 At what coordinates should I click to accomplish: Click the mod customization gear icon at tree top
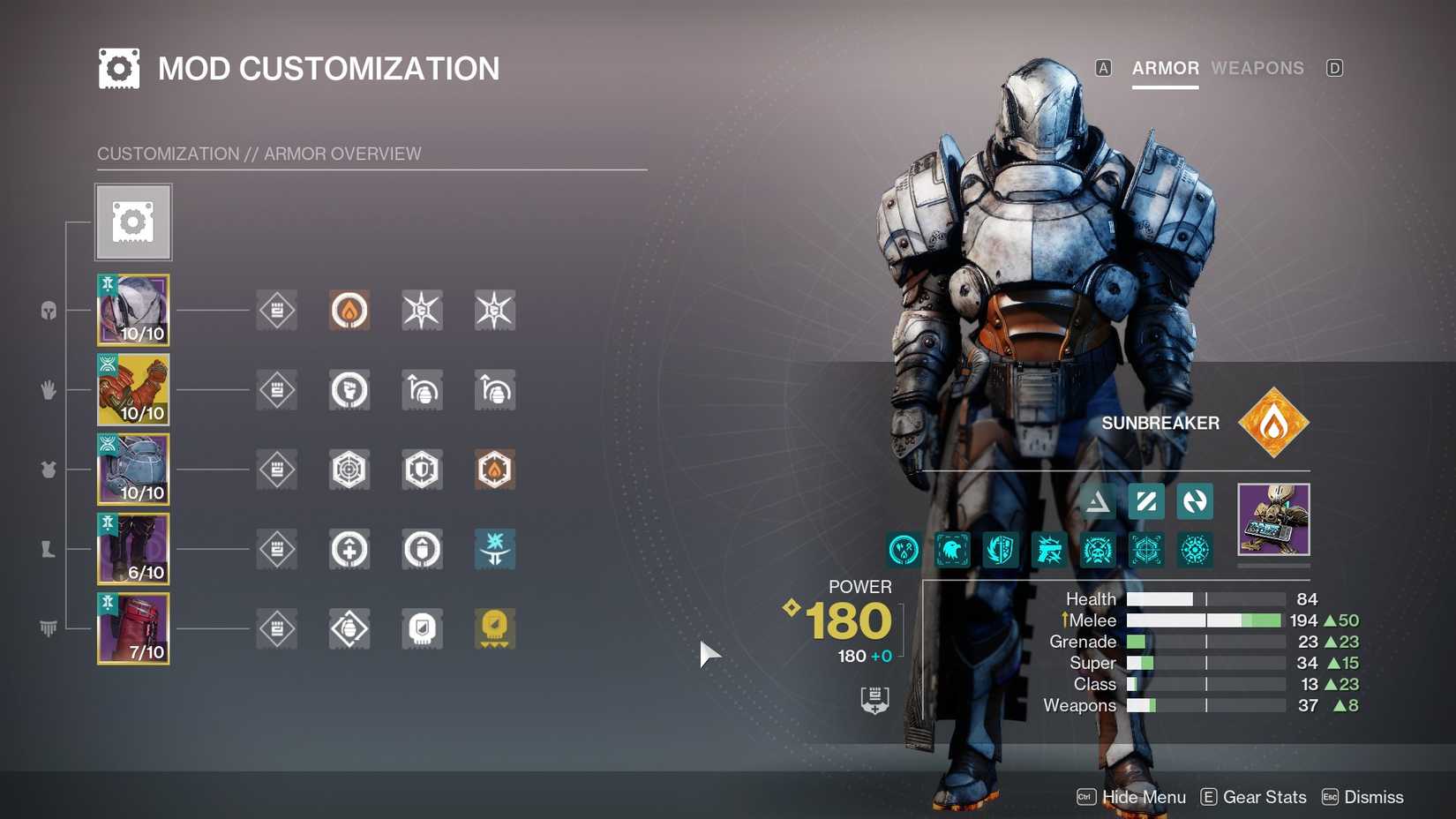tap(132, 221)
